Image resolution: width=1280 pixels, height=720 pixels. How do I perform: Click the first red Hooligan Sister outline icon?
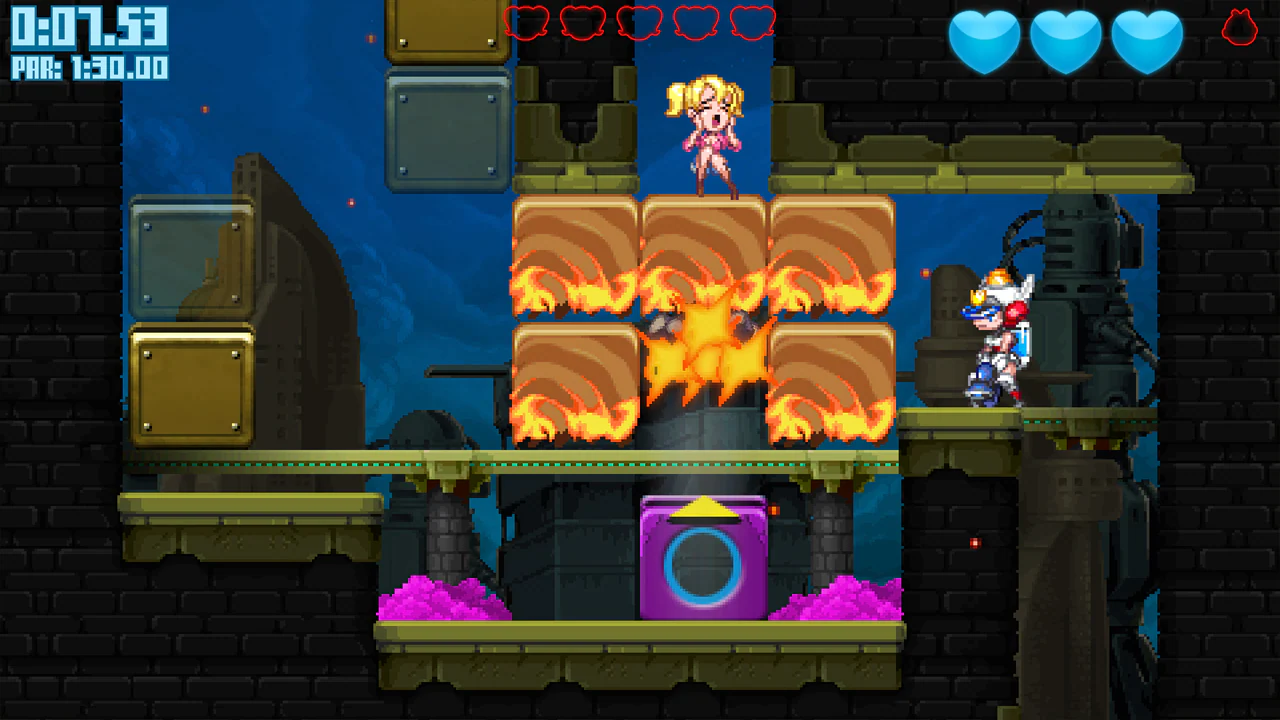[x=525, y=22]
